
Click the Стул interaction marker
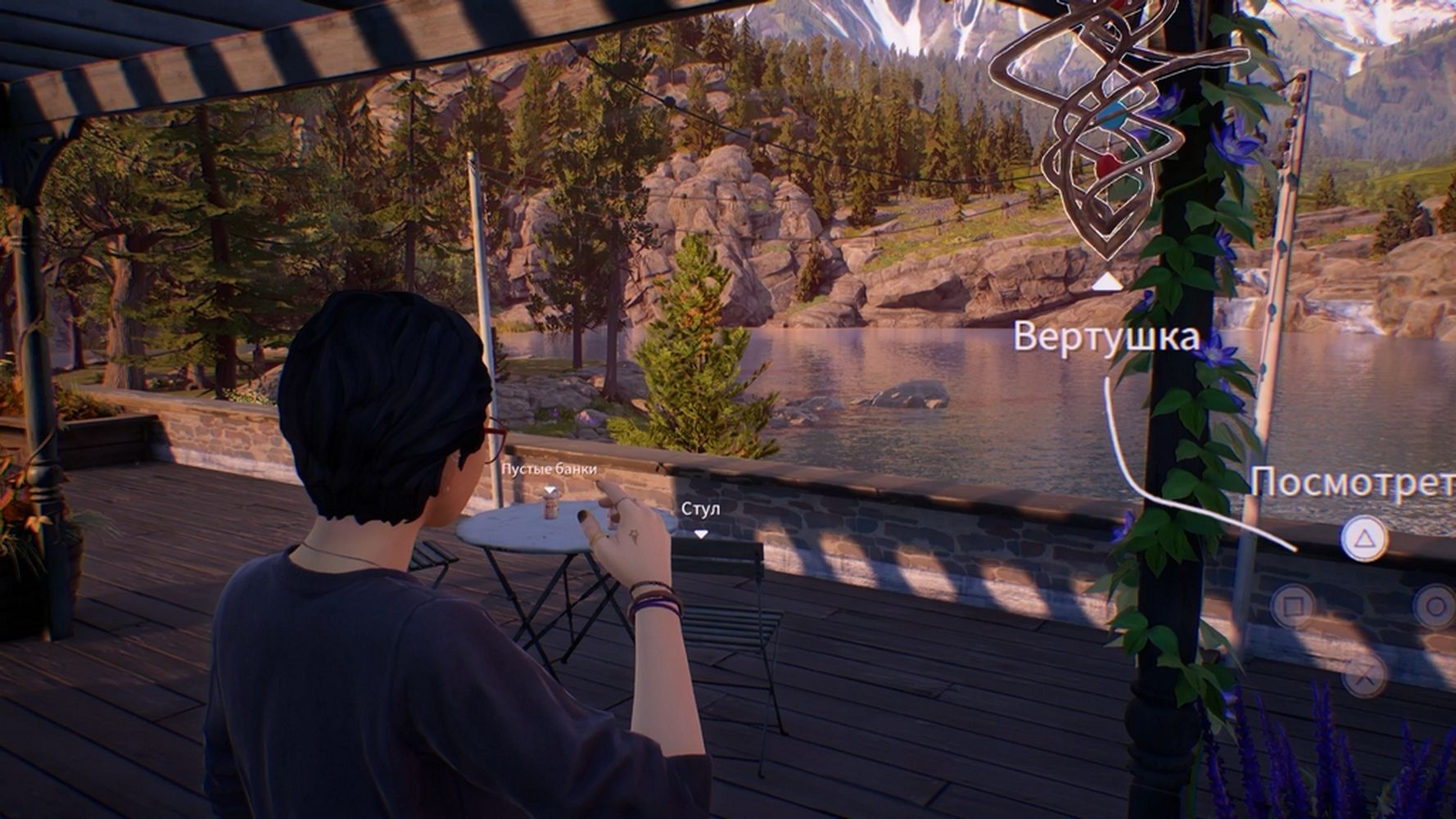point(701,534)
